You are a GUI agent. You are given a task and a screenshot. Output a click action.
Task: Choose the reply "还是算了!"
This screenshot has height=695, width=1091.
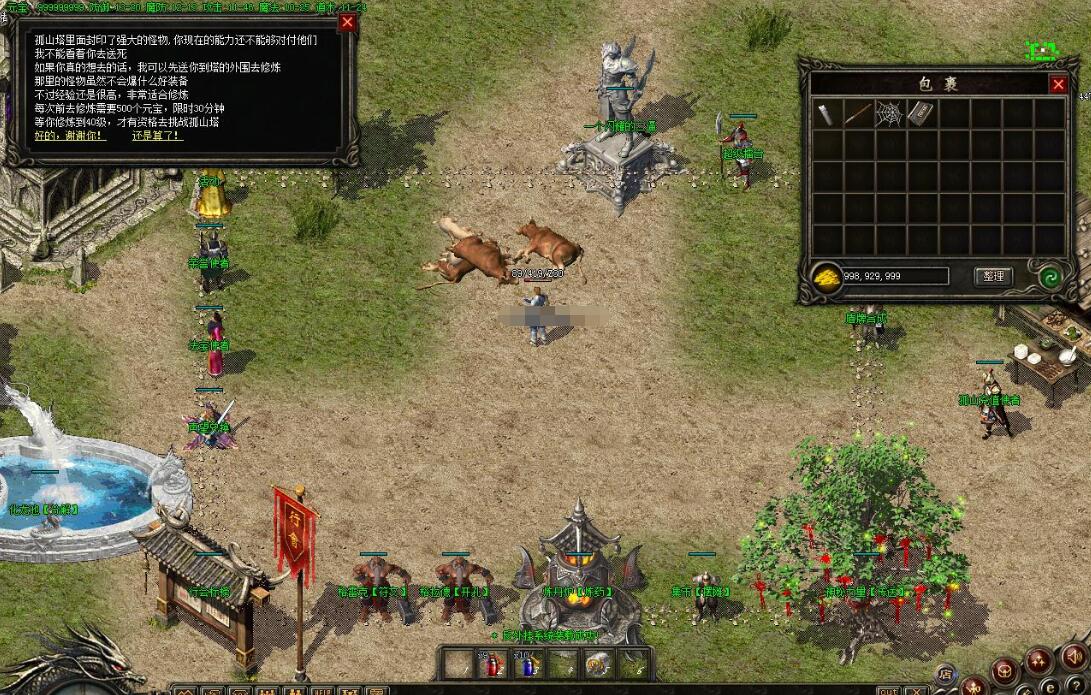tap(157, 135)
